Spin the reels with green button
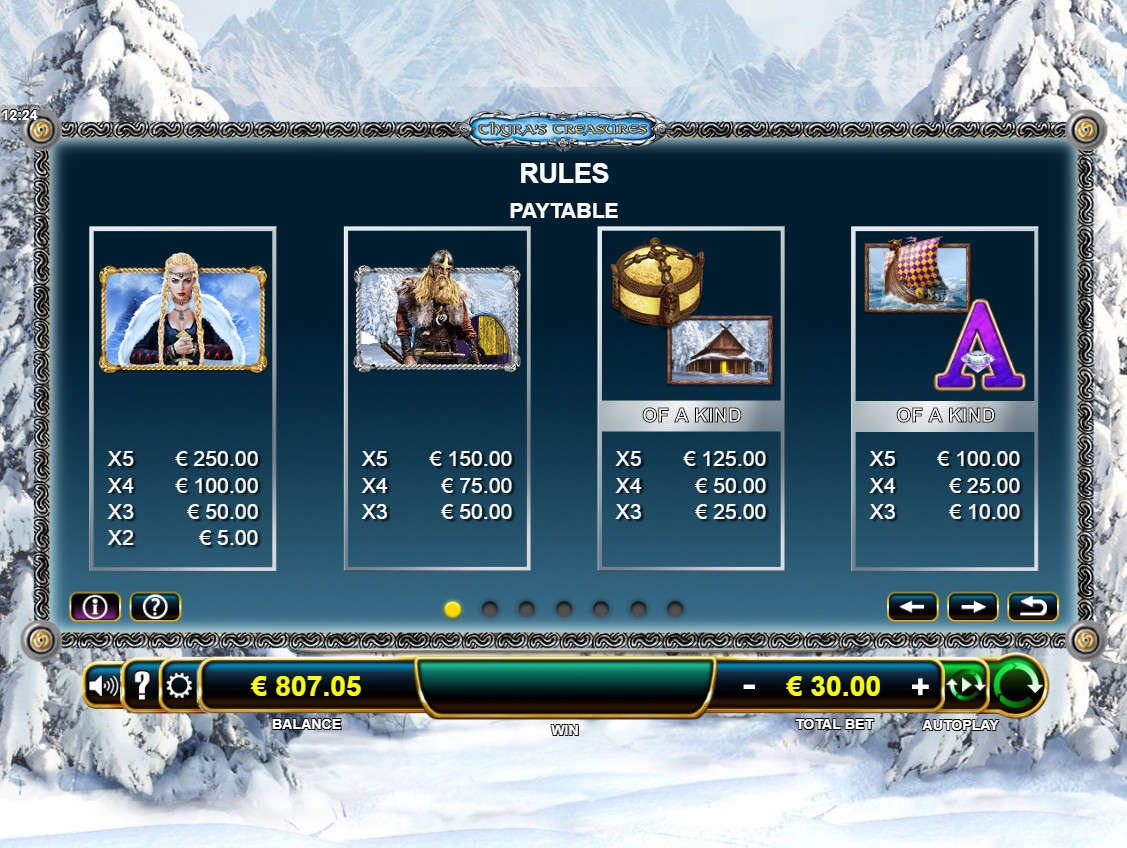Viewport: 1127px width, 848px height. coord(1019,685)
